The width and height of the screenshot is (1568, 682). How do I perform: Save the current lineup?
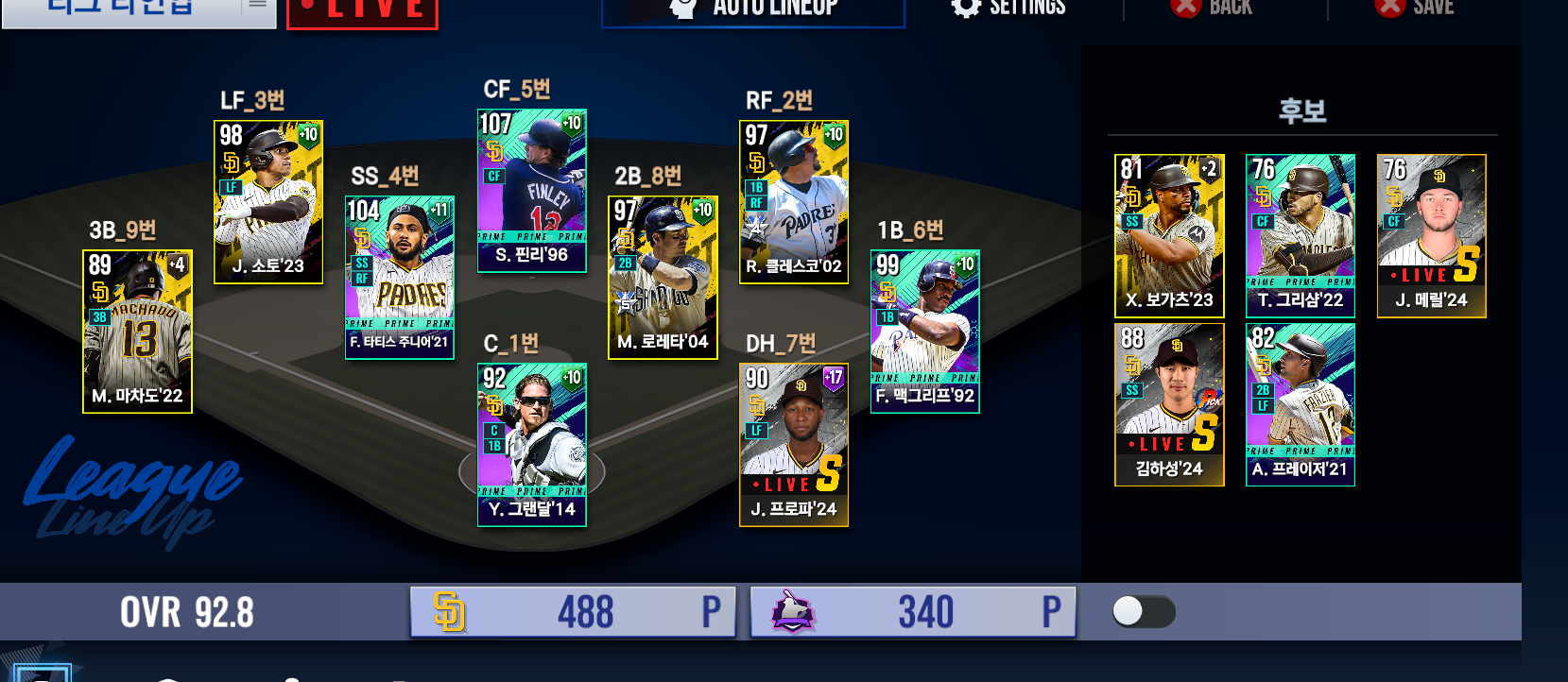click(x=1415, y=9)
